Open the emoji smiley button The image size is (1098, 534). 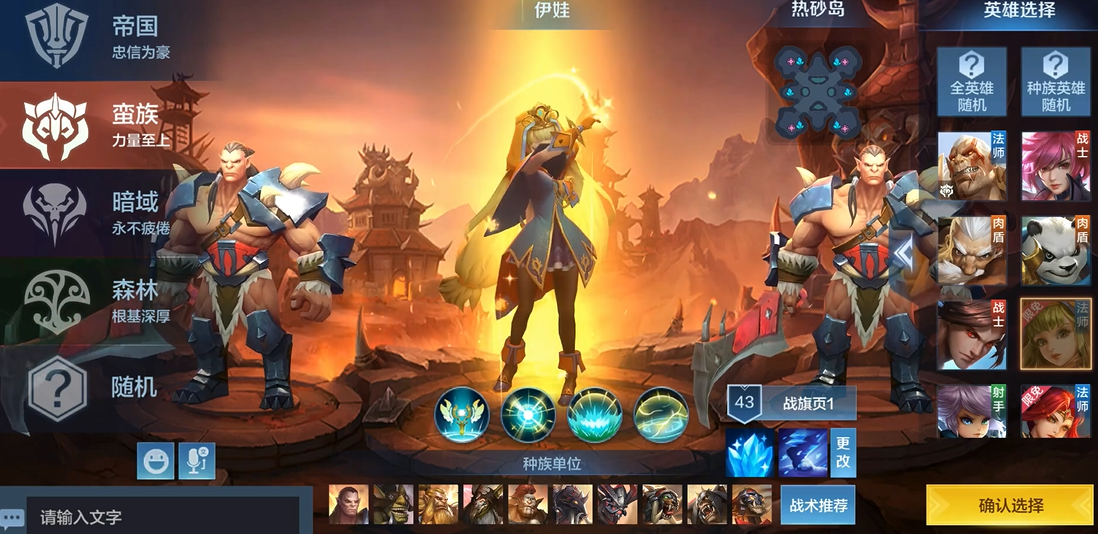pos(156,460)
